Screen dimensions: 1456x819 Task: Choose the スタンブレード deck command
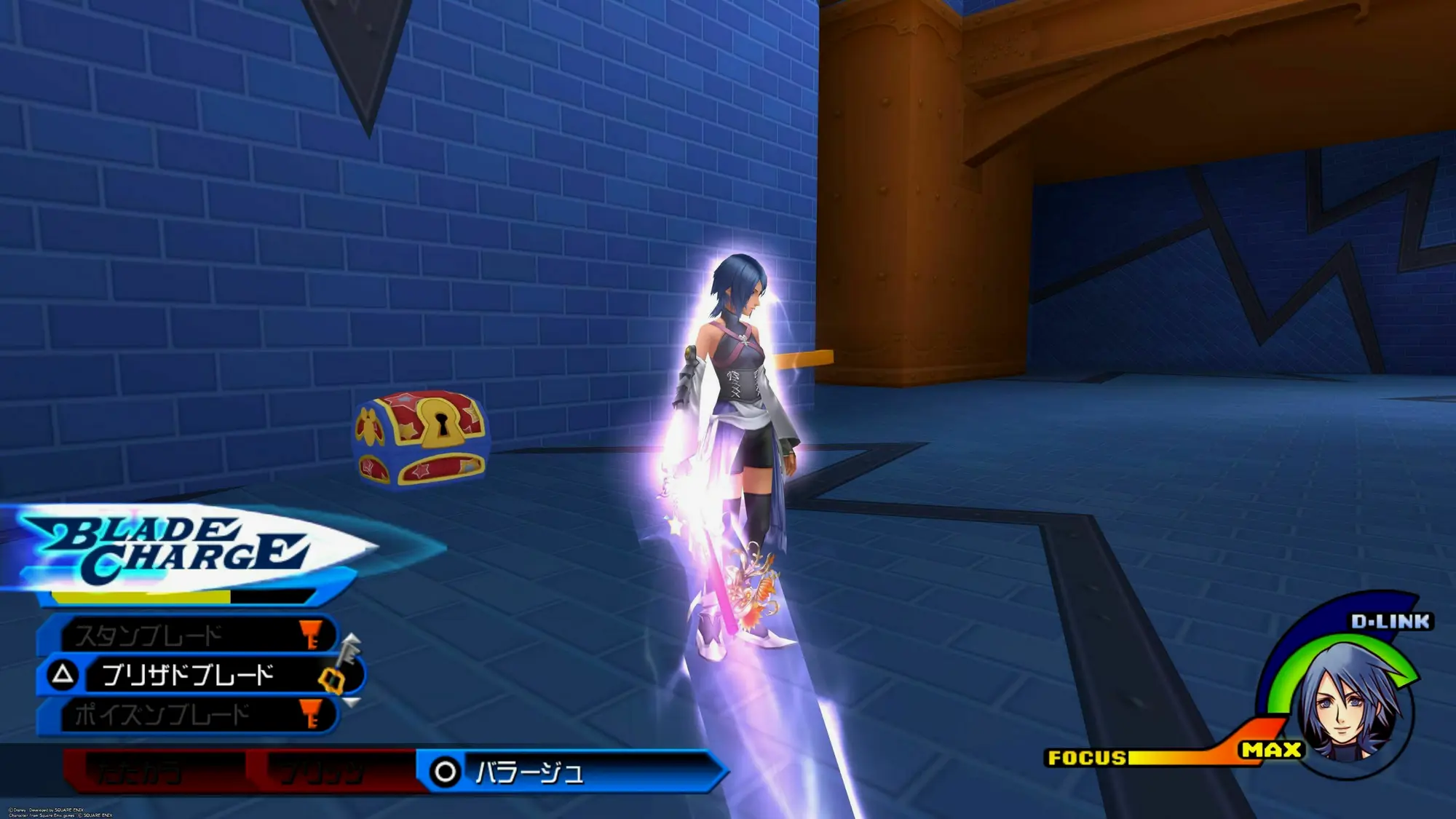pos(186,636)
